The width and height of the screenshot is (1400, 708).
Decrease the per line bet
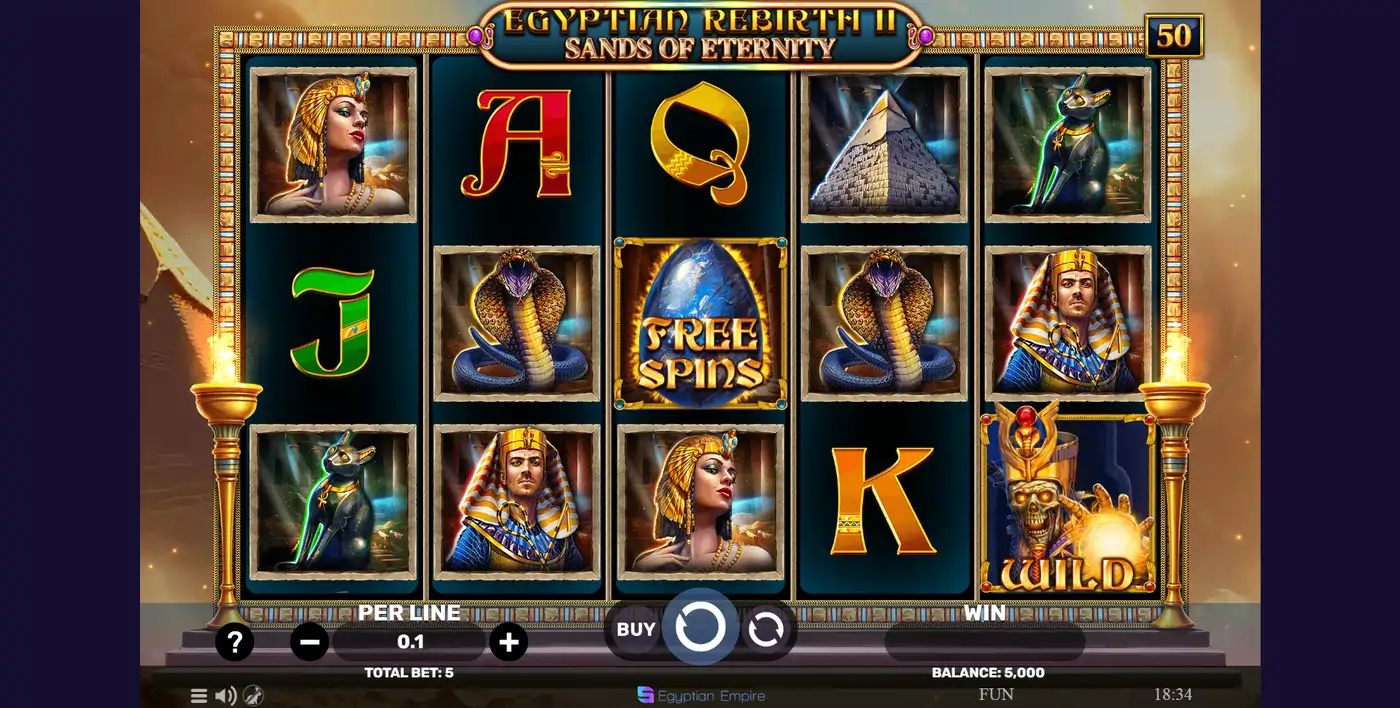click(310, 642)
